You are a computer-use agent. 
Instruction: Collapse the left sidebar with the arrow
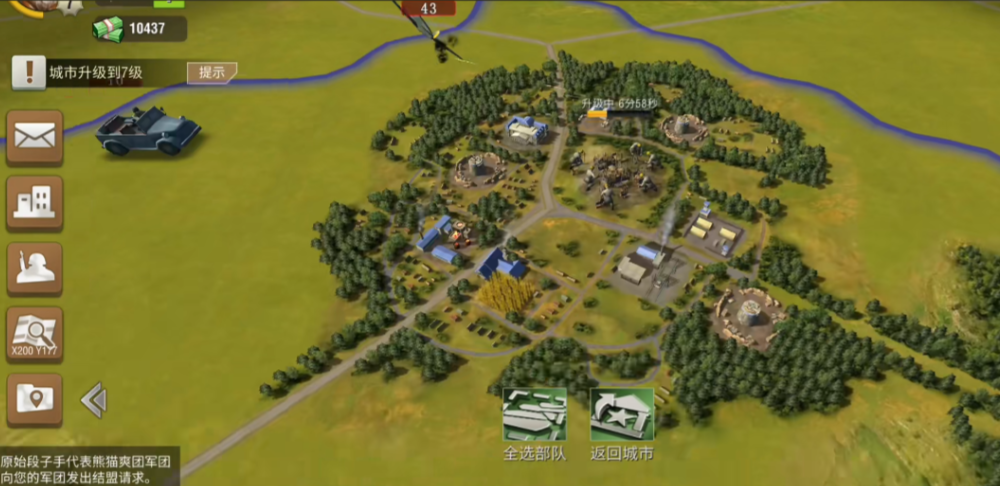93,400
